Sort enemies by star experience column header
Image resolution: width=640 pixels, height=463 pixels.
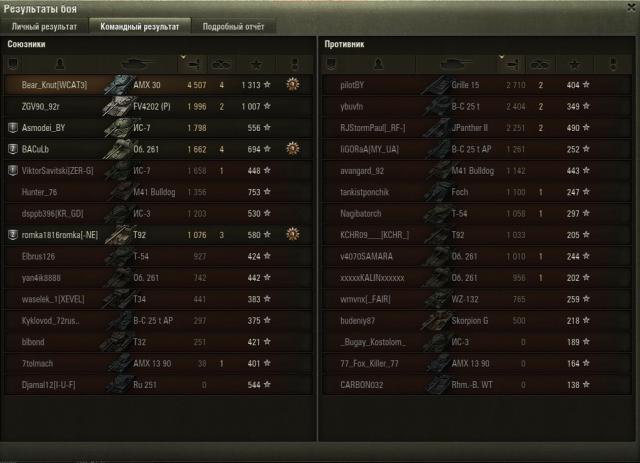tap(587, 63)
